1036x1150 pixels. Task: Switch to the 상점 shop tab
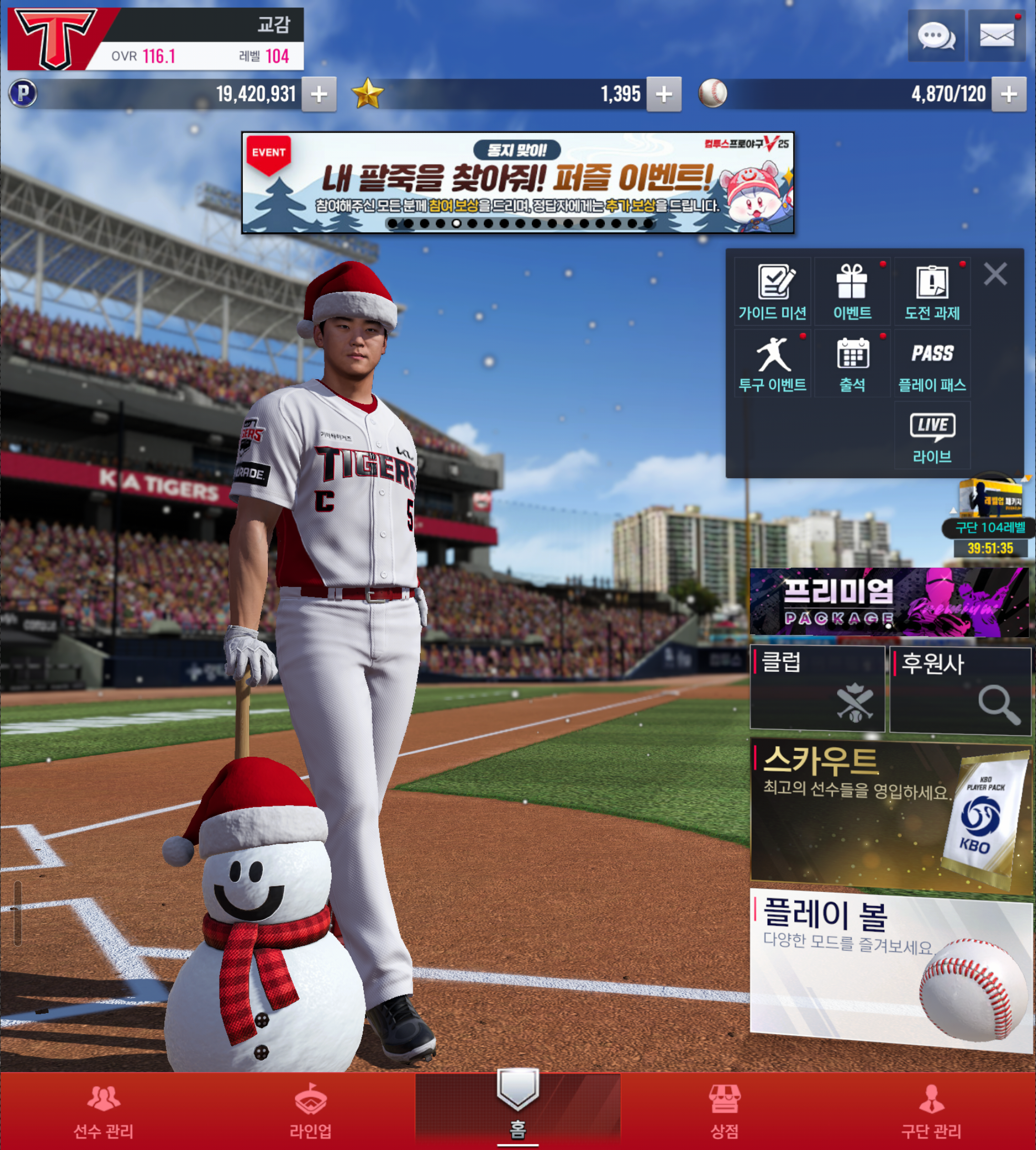(x=724, y=1111)
